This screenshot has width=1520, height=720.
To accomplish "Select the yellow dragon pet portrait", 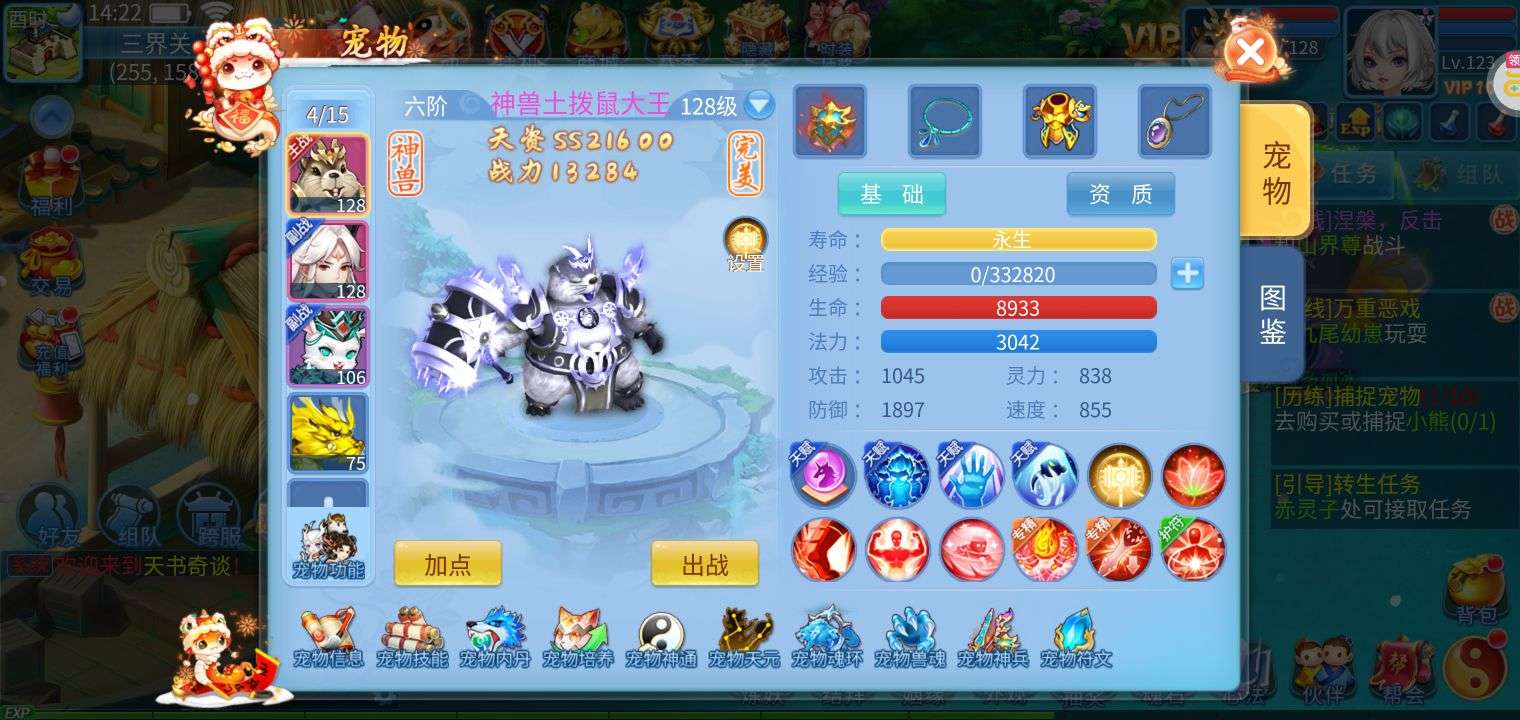I will point(328,432).
